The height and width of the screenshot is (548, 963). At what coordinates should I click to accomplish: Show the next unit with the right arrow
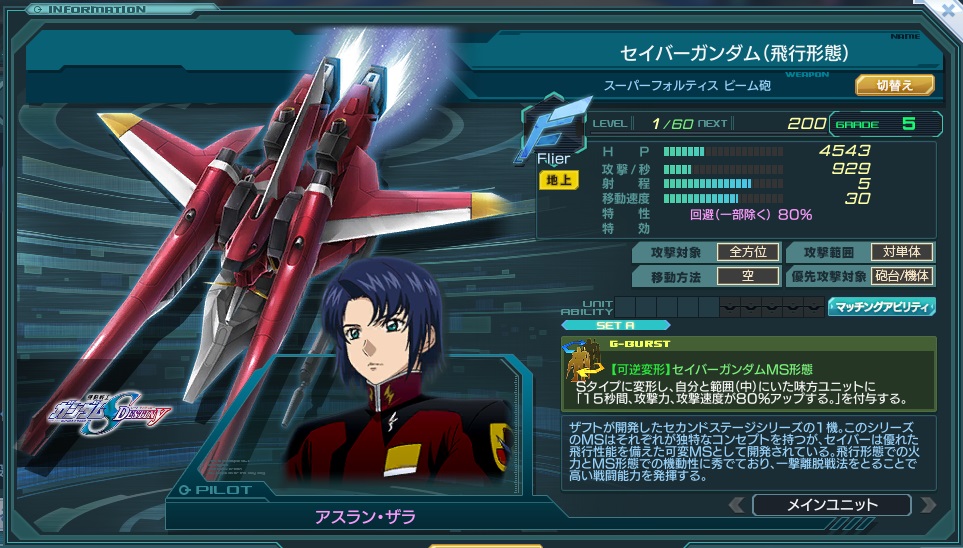(927, 504)
